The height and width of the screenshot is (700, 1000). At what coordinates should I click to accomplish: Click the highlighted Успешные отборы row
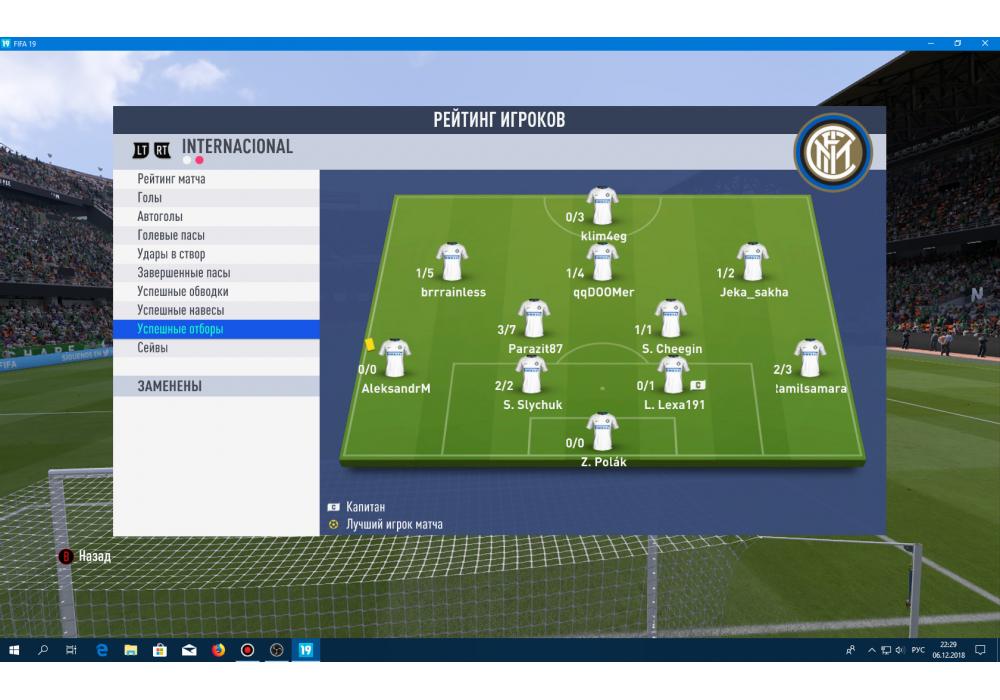pos(215,329)
